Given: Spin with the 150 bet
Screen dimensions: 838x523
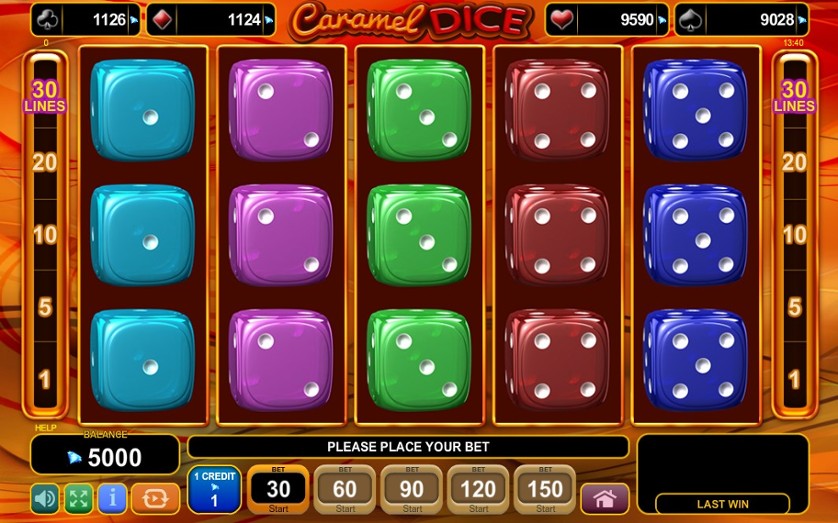Looking at the screenshot, I should pyautogui.click(x=545, y=489).
